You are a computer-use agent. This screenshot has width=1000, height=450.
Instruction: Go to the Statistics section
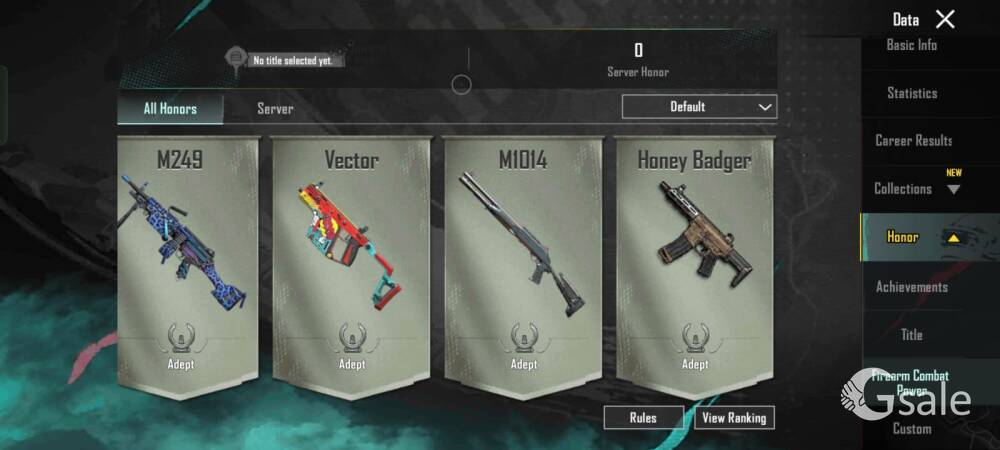click(x=912, y=93)
